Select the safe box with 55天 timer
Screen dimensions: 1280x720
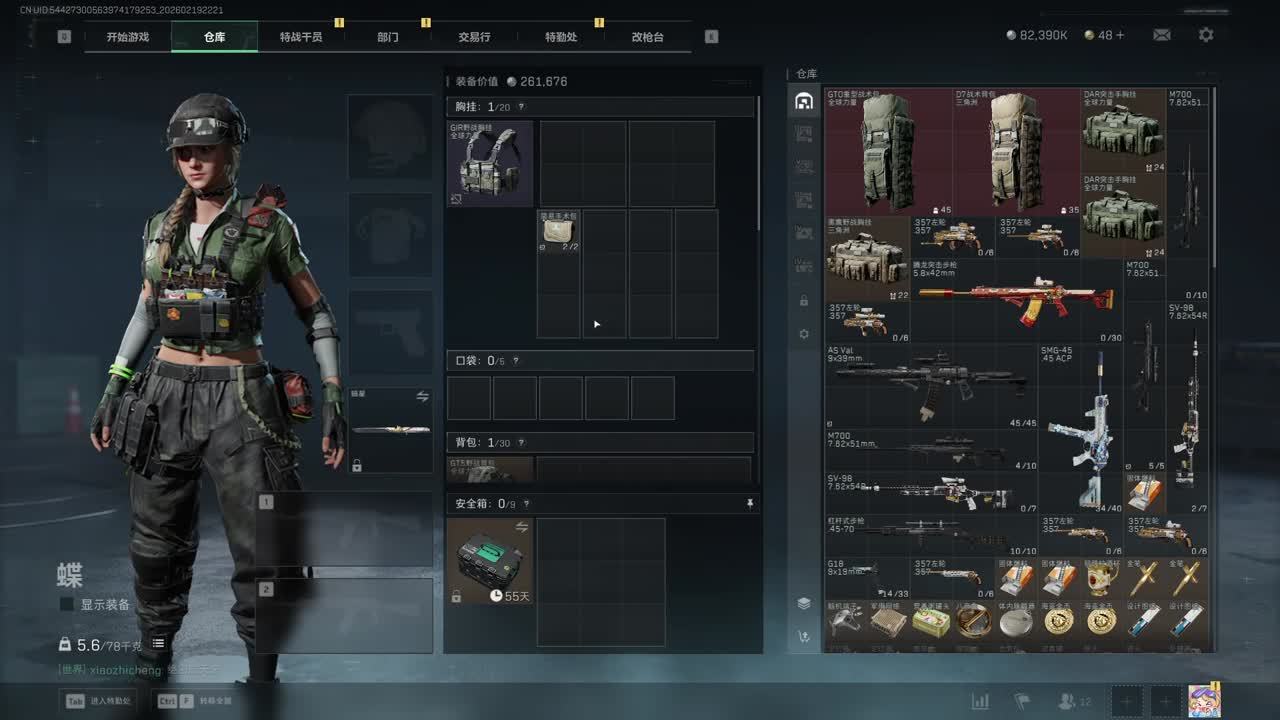coord(490,561)
